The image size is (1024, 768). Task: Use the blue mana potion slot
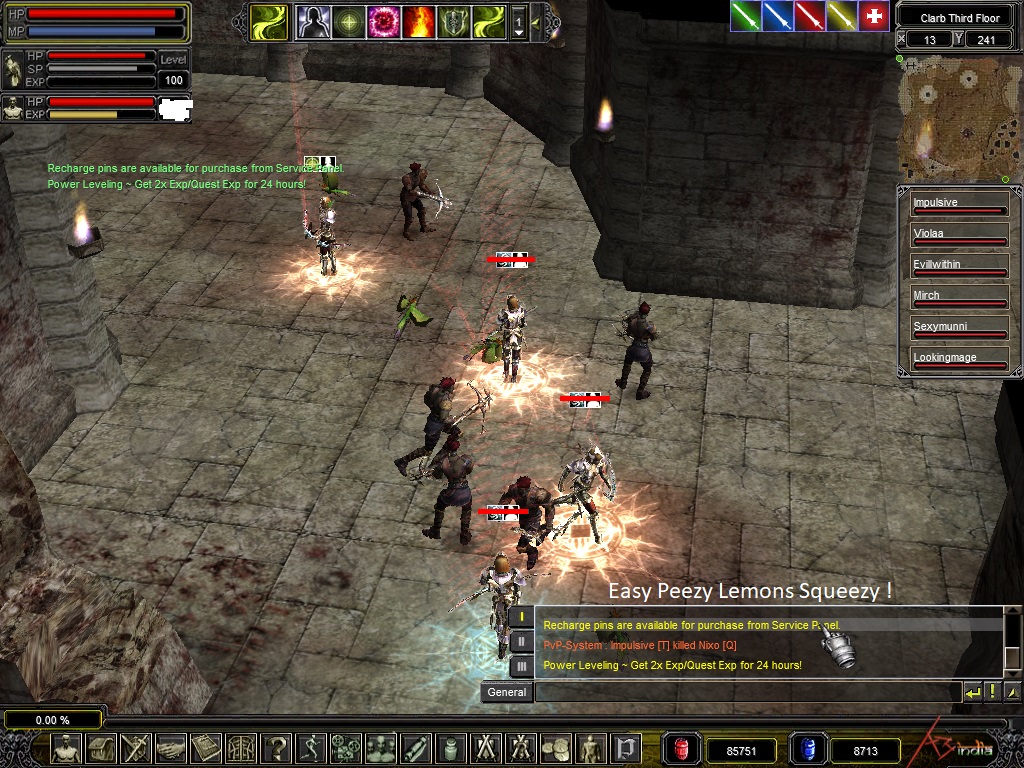point(806,749)
